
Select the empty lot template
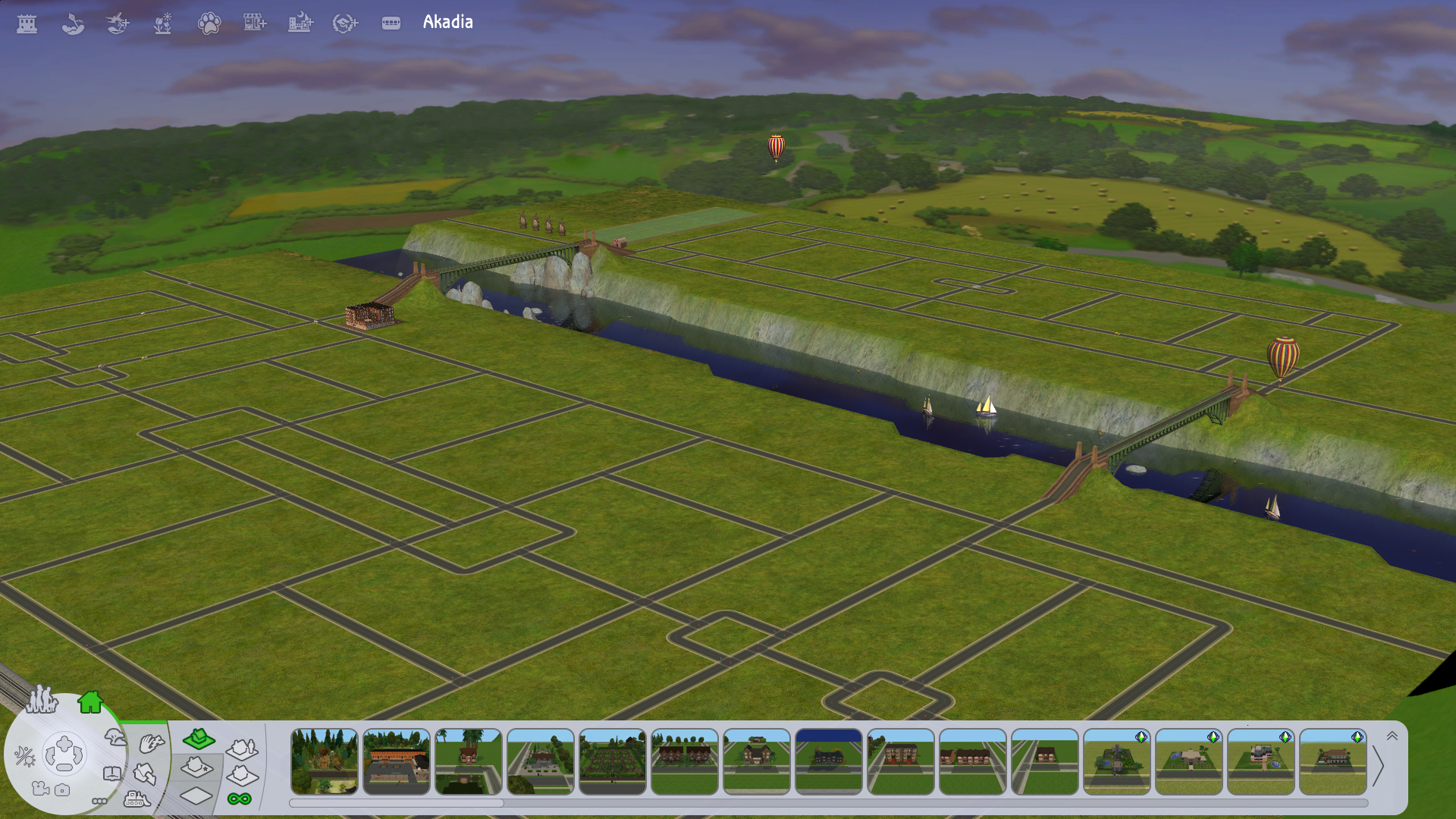pyautogui.click(x=196, y=795)
